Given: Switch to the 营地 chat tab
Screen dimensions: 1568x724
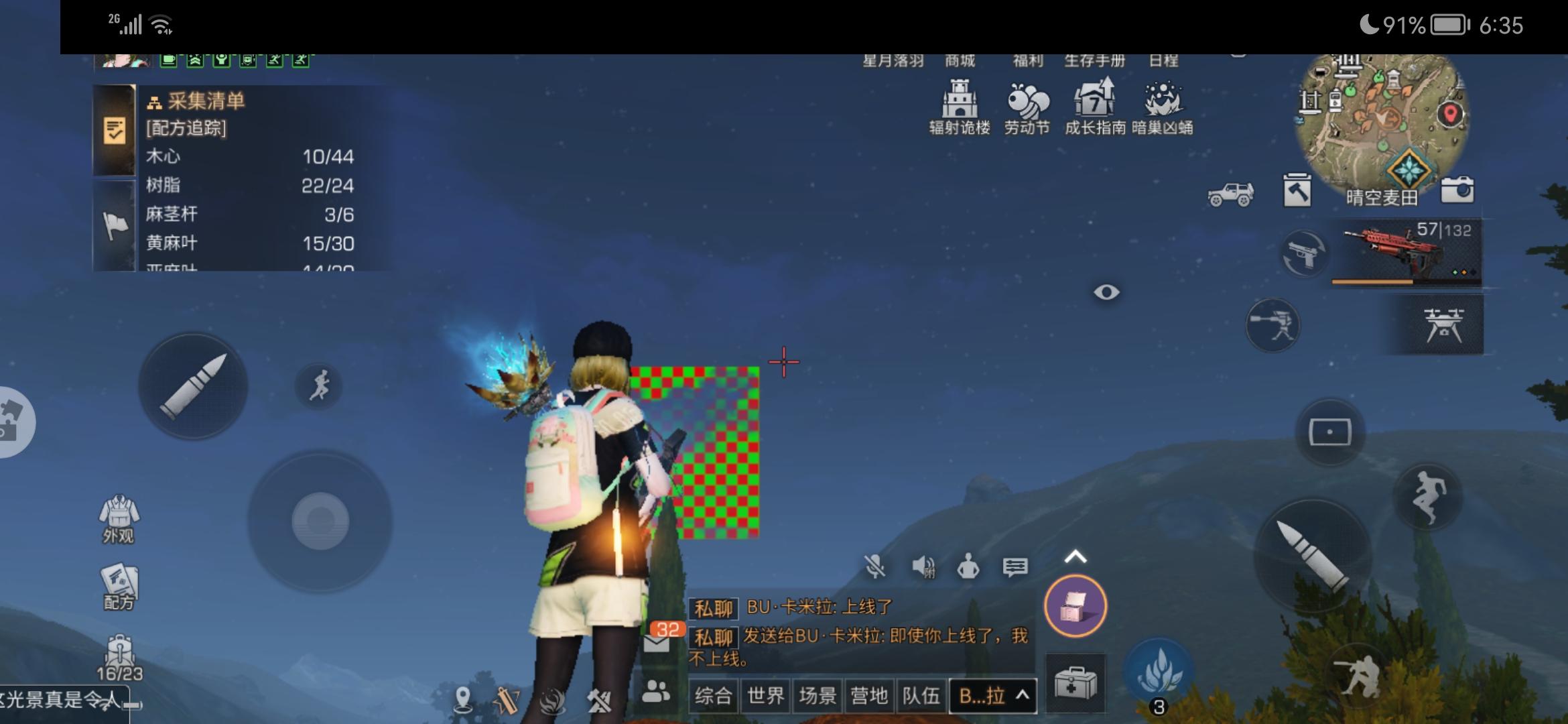Looking at the screenshot, I should [x=870, y=697].
